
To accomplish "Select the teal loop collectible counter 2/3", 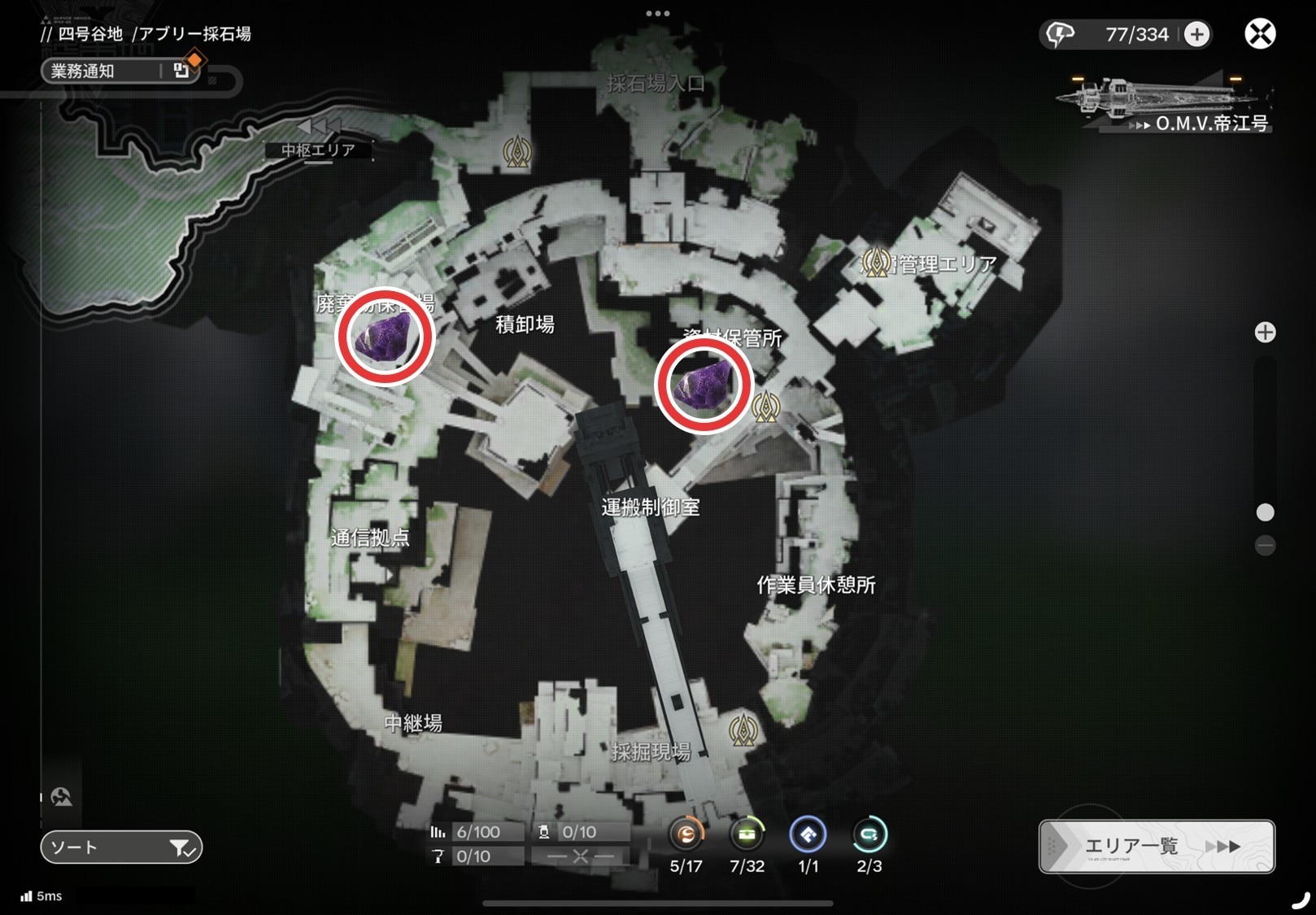I will click(x=869, y=835).
